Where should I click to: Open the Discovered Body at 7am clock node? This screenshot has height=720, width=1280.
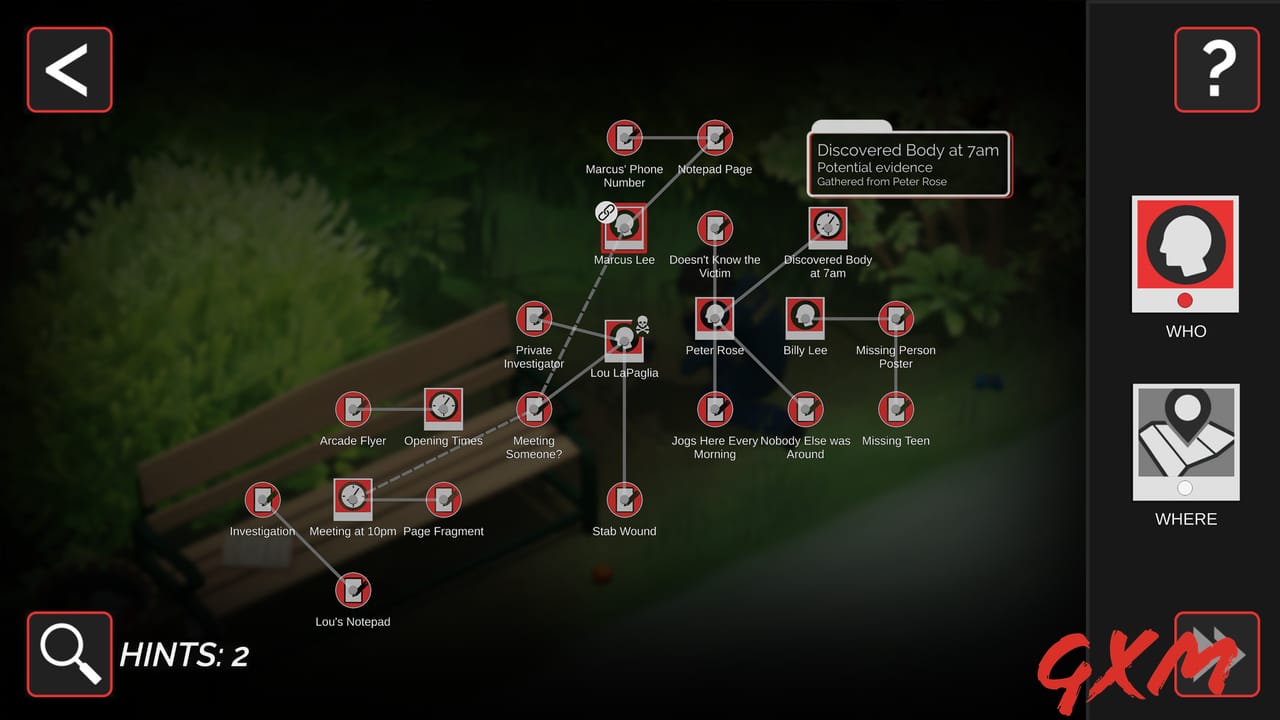(x=827, y=226)
